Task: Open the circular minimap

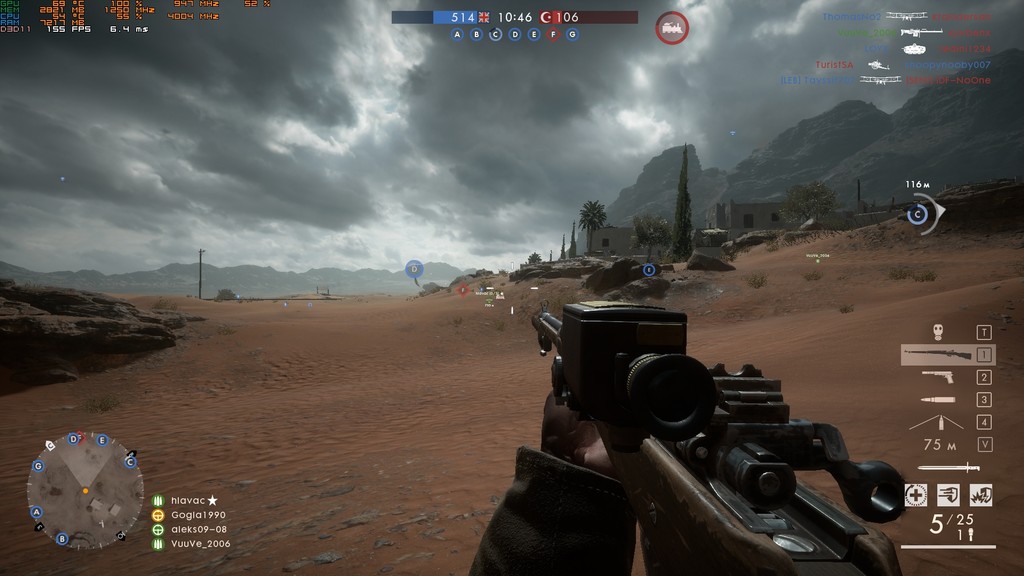Action: click(x=85, y=490)
